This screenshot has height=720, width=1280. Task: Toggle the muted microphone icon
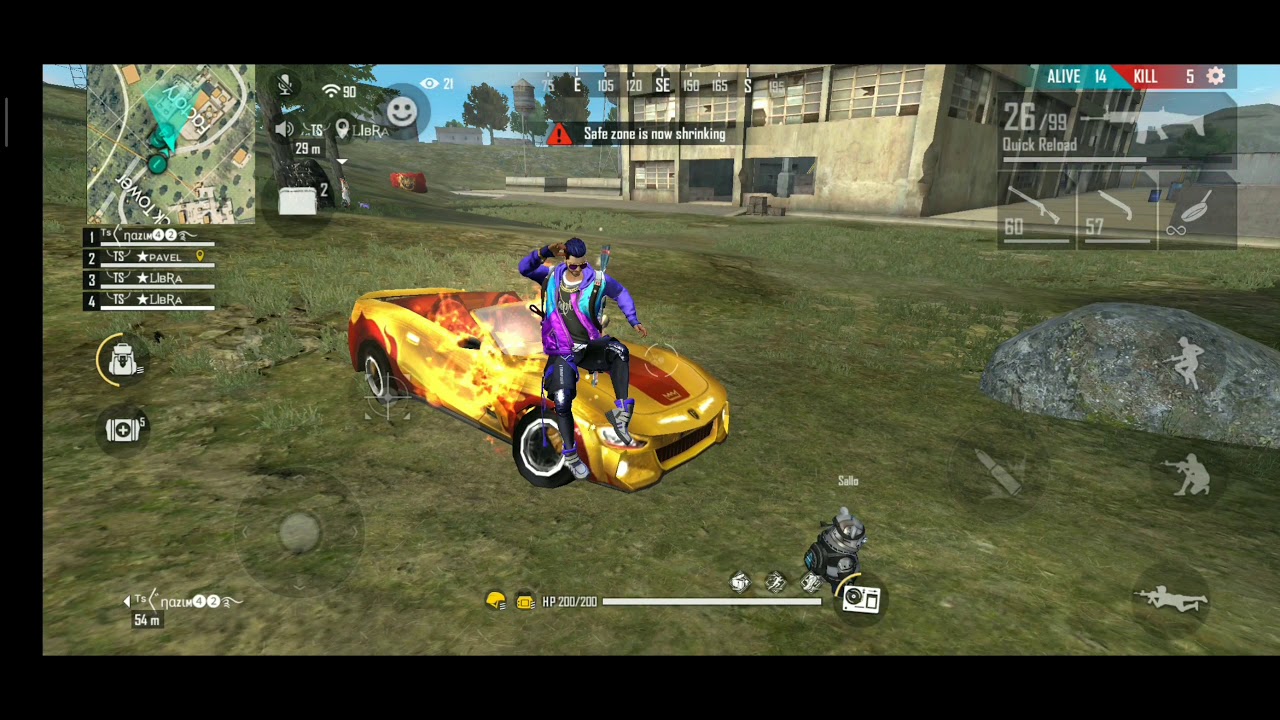pyautogui.click(x=285, y=85)
